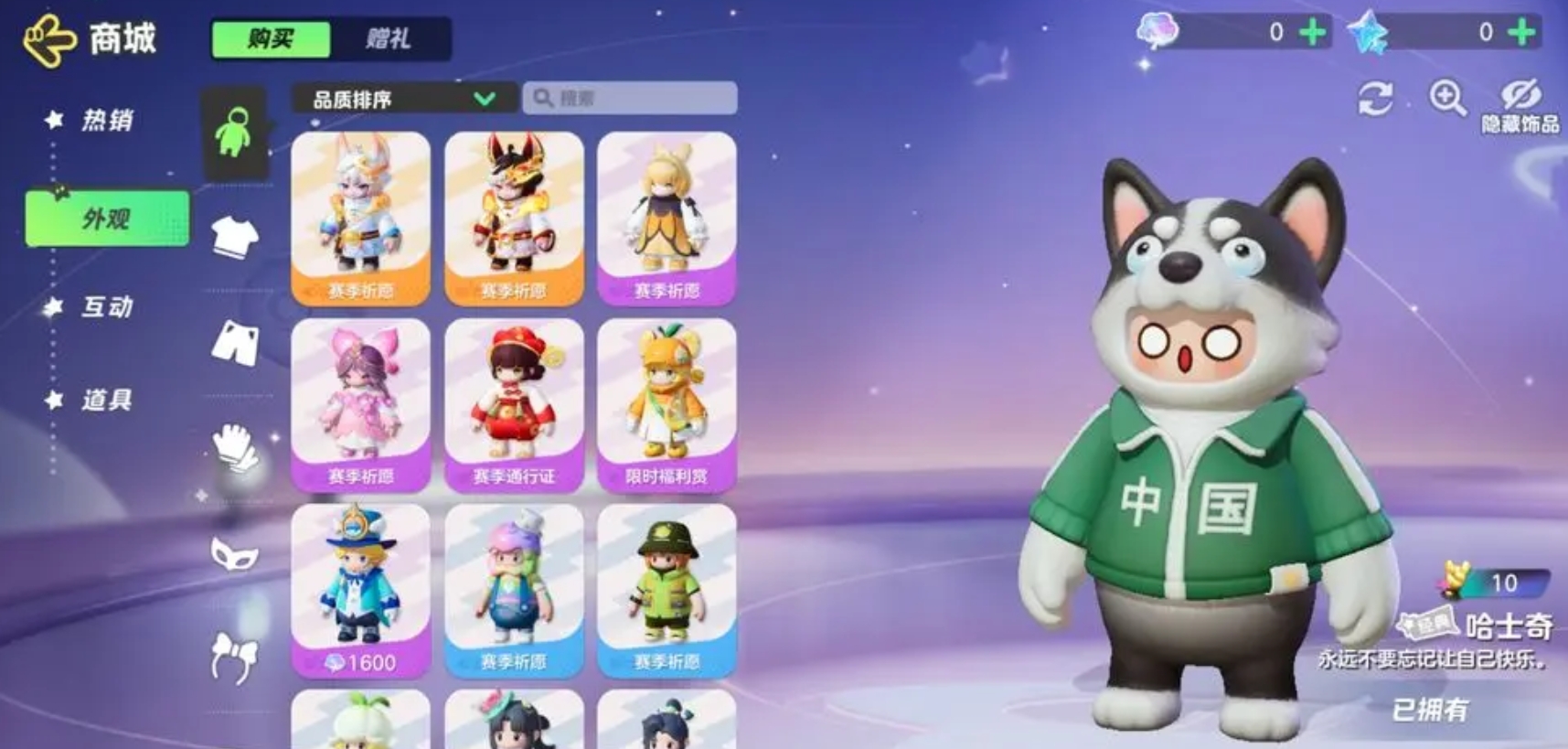Select the orange 限时福利赏 outfit
The height and width of the screenshot is (749, 1568).
[667, 404]
